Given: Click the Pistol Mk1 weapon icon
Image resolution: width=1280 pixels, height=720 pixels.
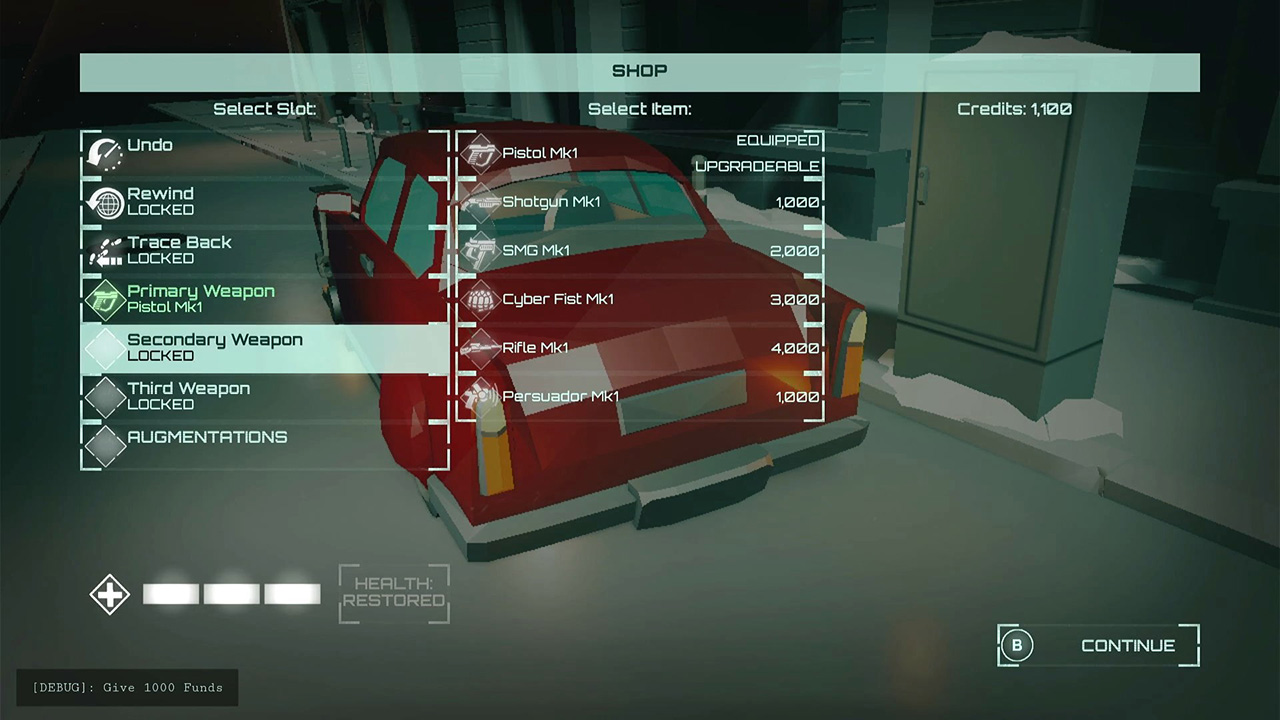Looking at the screenshot, I should pyautogui.click(x=479, y=152).
